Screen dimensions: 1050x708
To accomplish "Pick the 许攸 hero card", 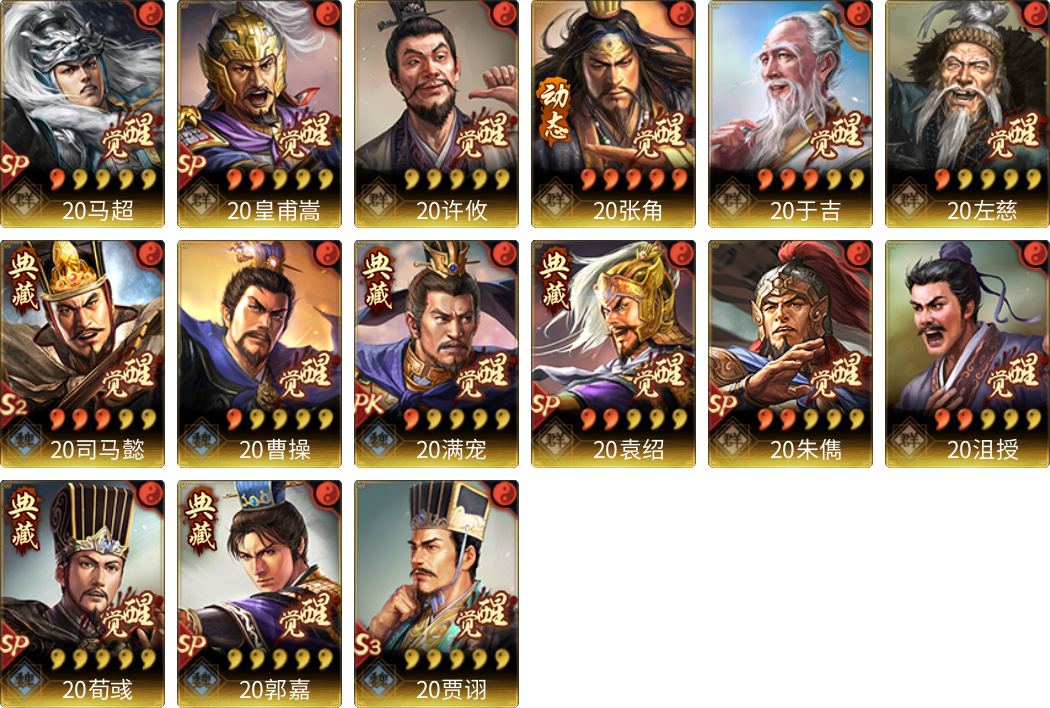I will [436, 113].
